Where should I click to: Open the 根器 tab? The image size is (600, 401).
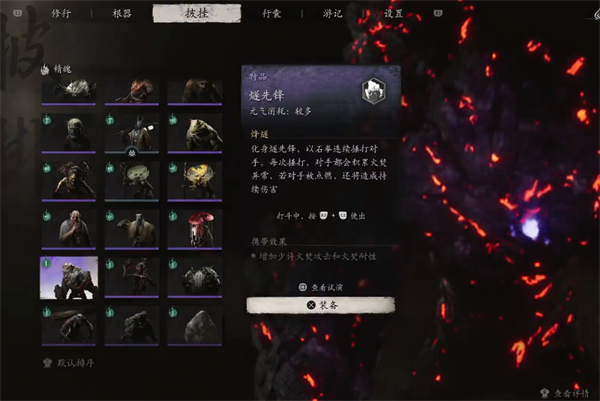(120, 13)
